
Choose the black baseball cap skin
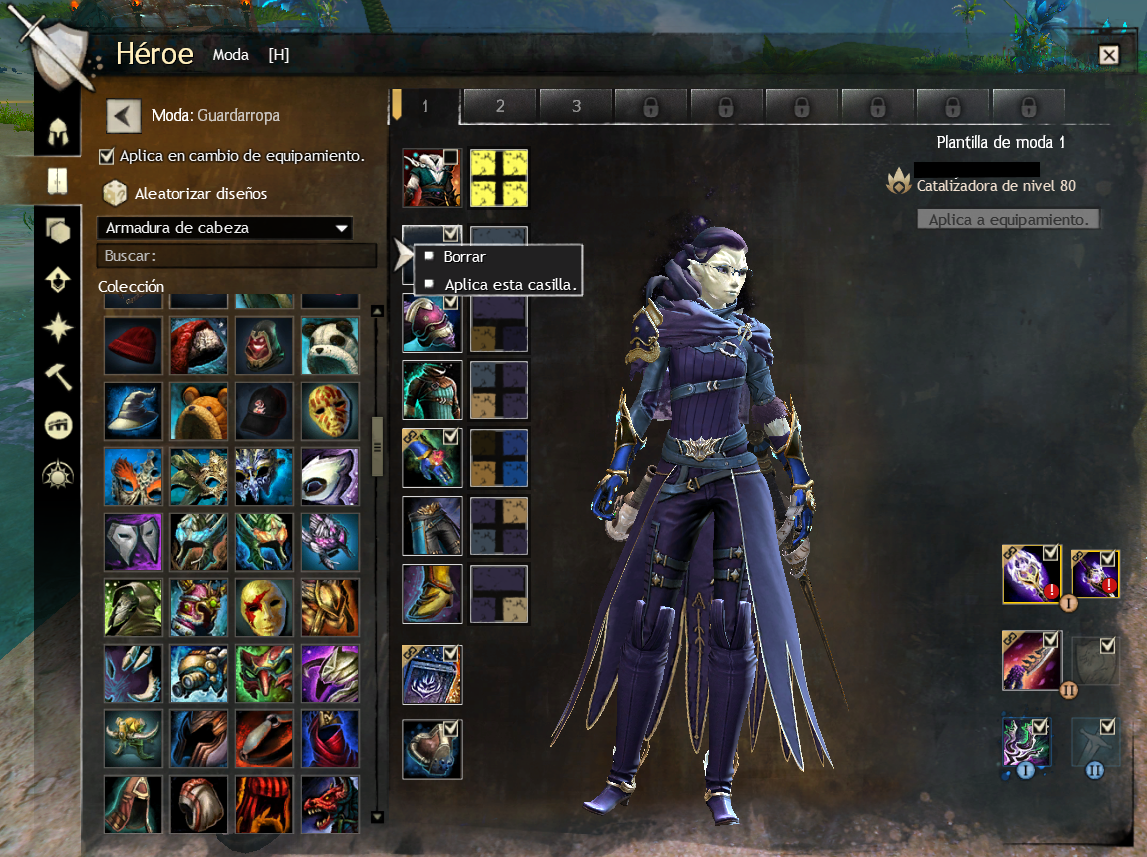pos(264,411)
